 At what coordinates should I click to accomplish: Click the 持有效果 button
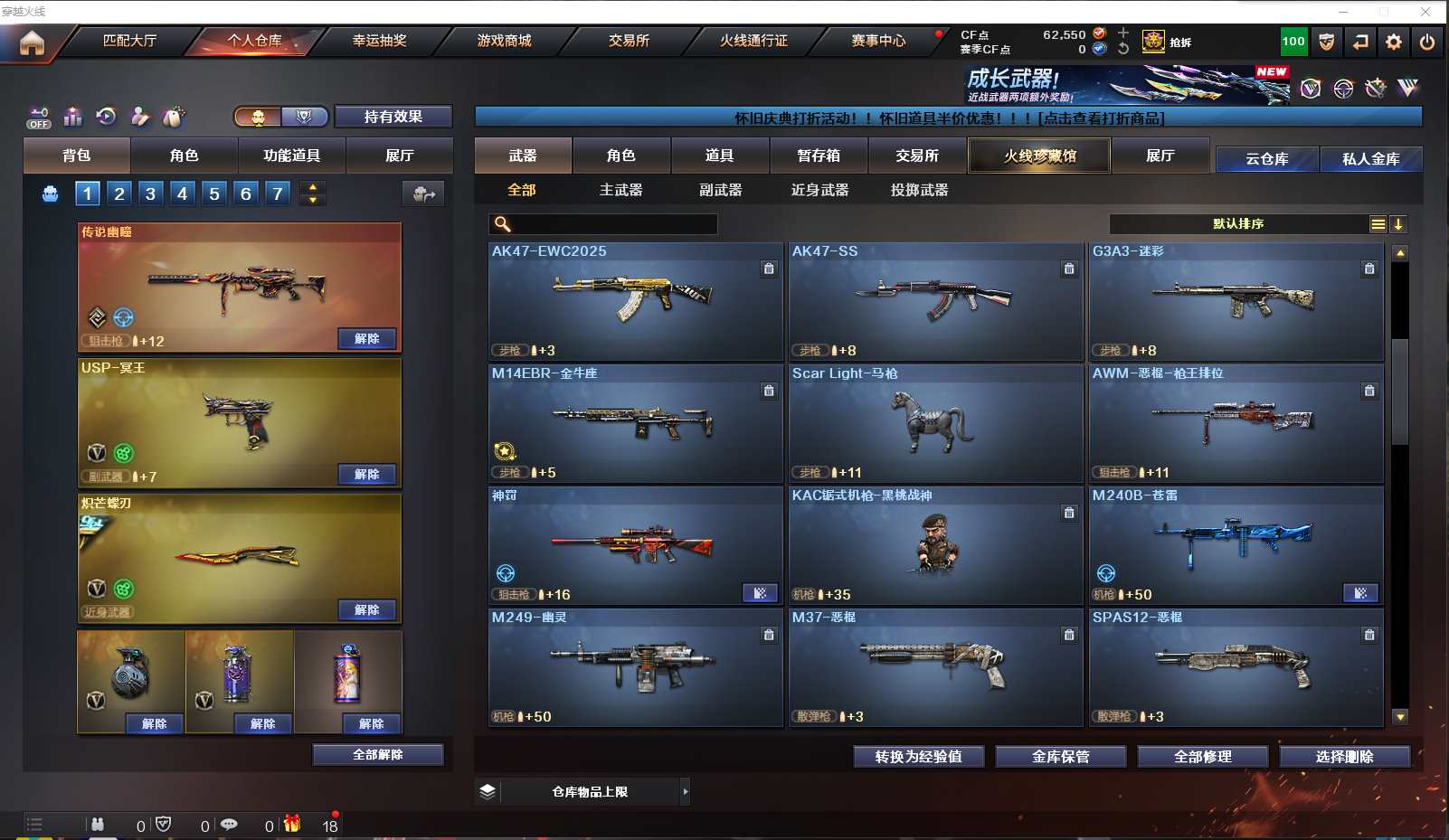coord(393,117)
